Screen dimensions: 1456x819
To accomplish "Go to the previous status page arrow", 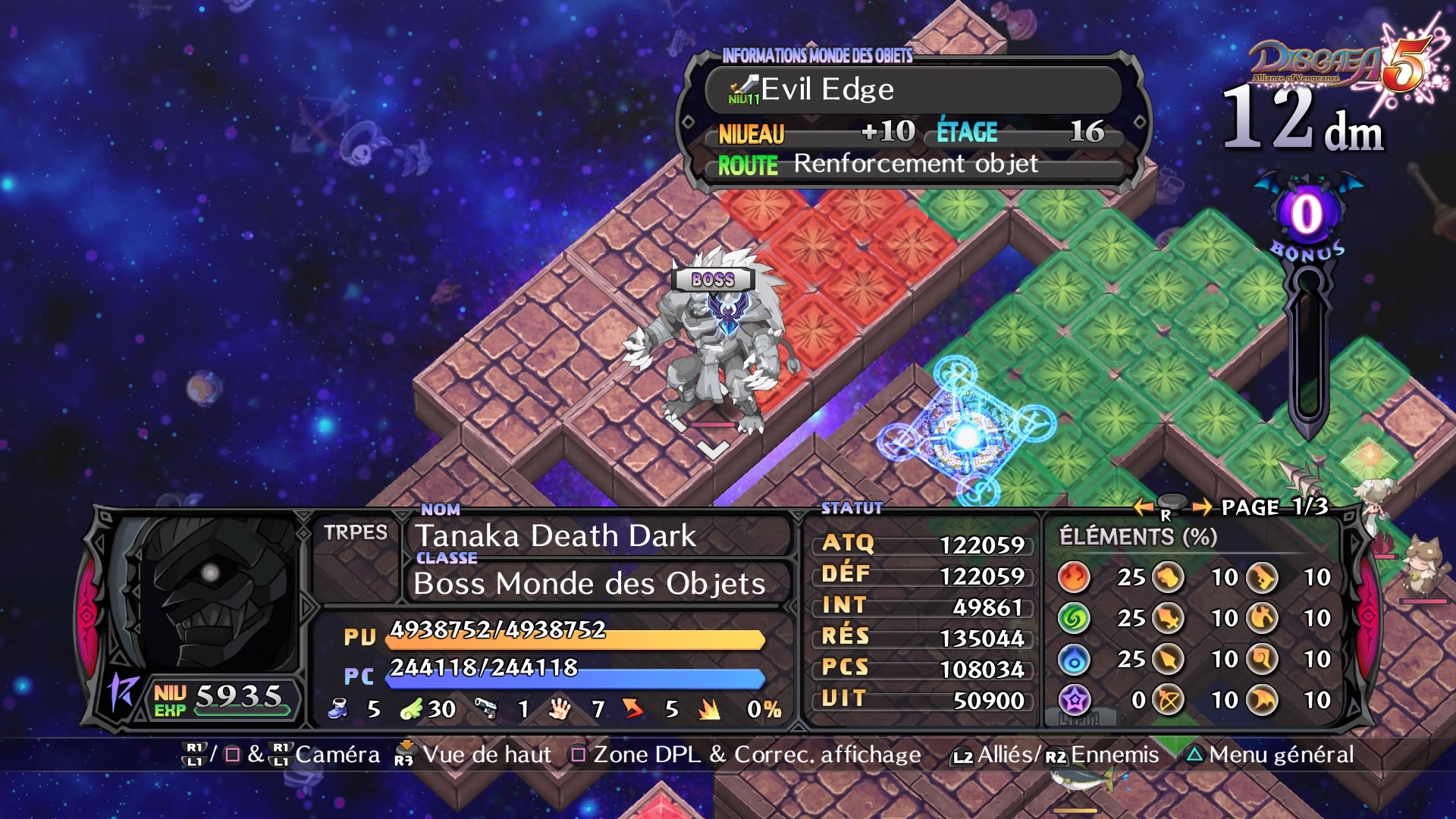I will pos(1144,507).
